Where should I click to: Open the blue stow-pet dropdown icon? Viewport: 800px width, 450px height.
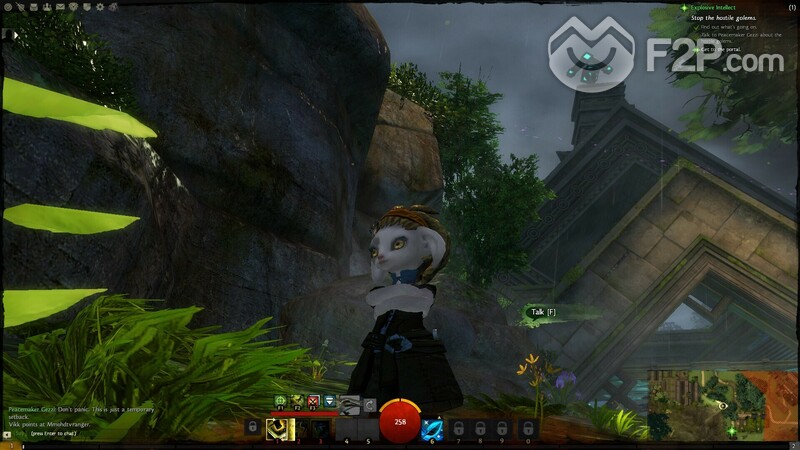click(328, 402)
